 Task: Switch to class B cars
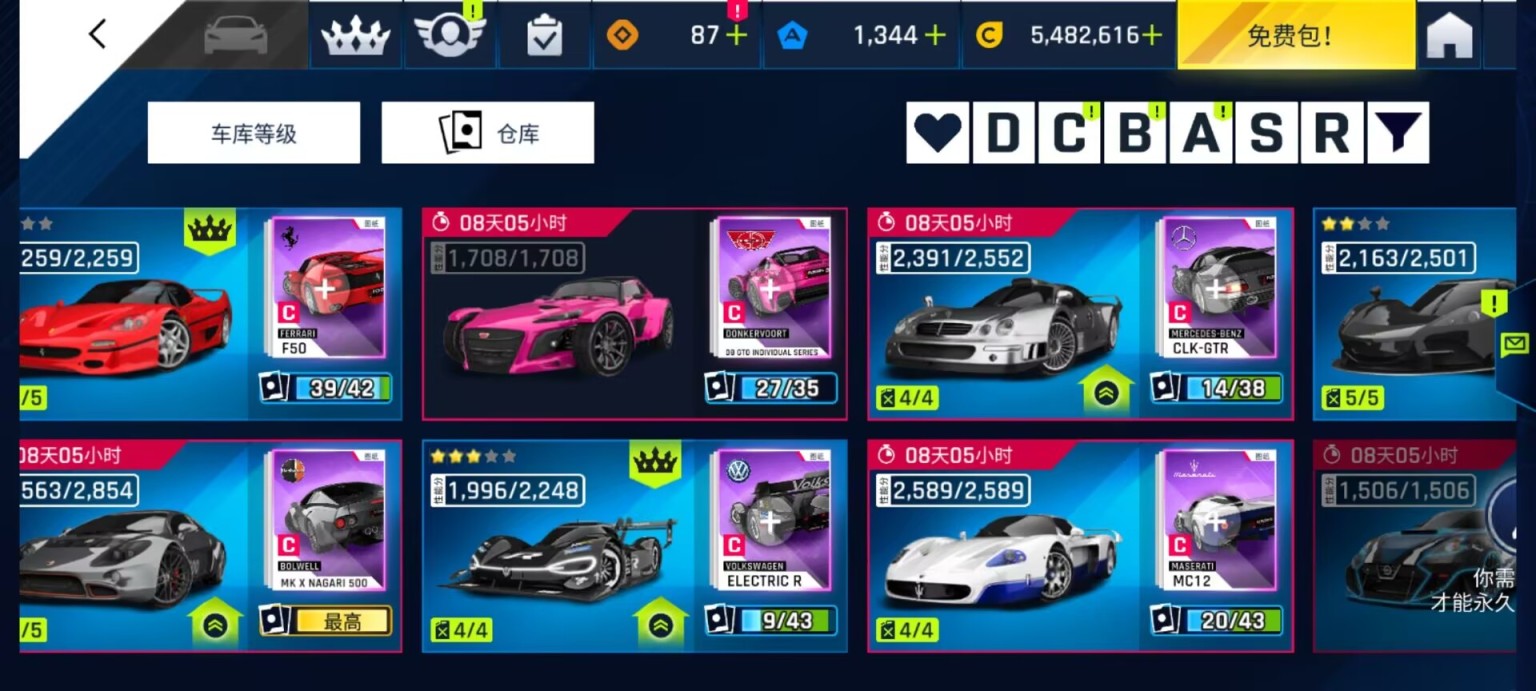(1135, 133)
